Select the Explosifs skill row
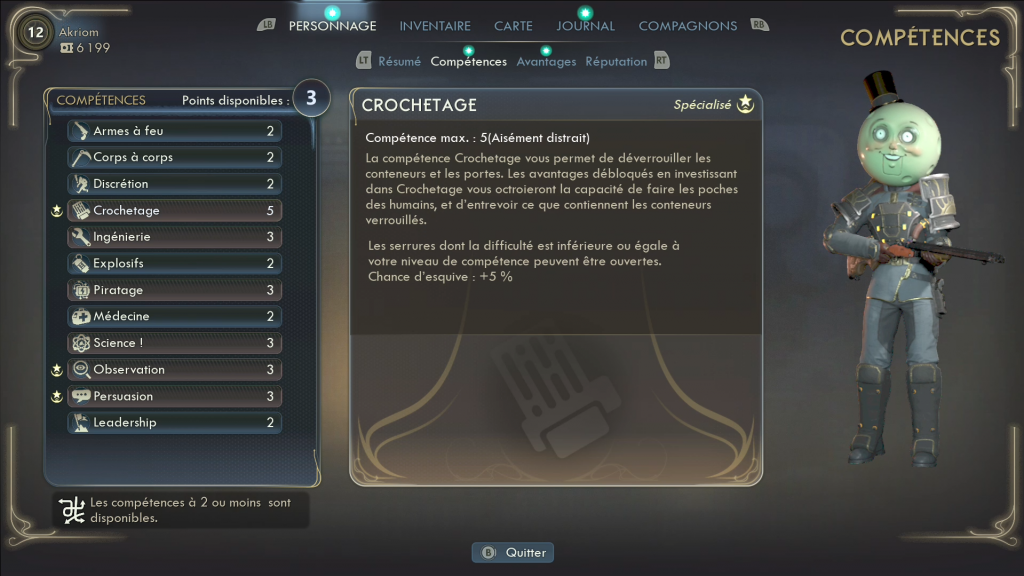 point(174,264)
